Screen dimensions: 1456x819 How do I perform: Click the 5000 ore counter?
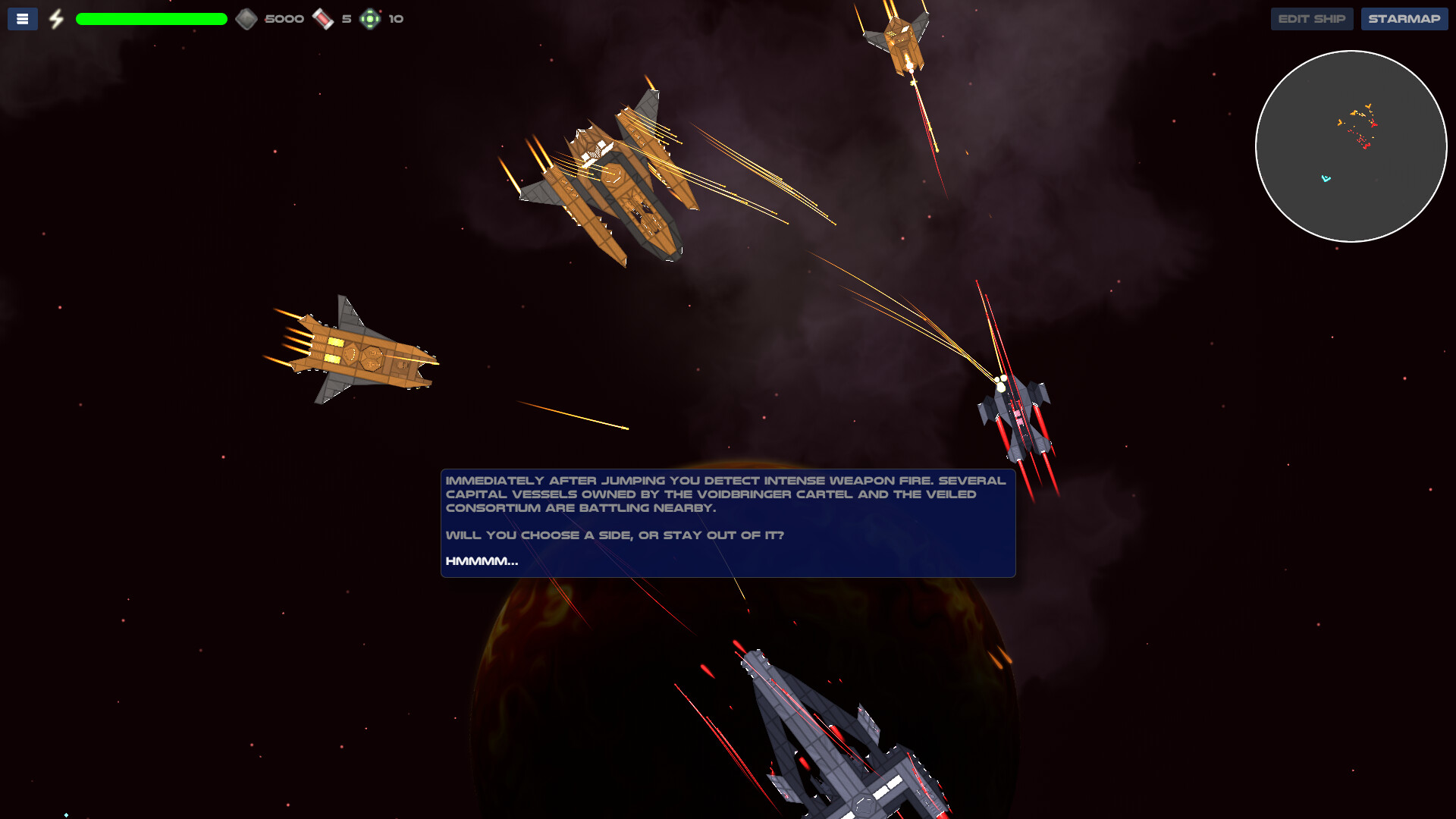284,18
